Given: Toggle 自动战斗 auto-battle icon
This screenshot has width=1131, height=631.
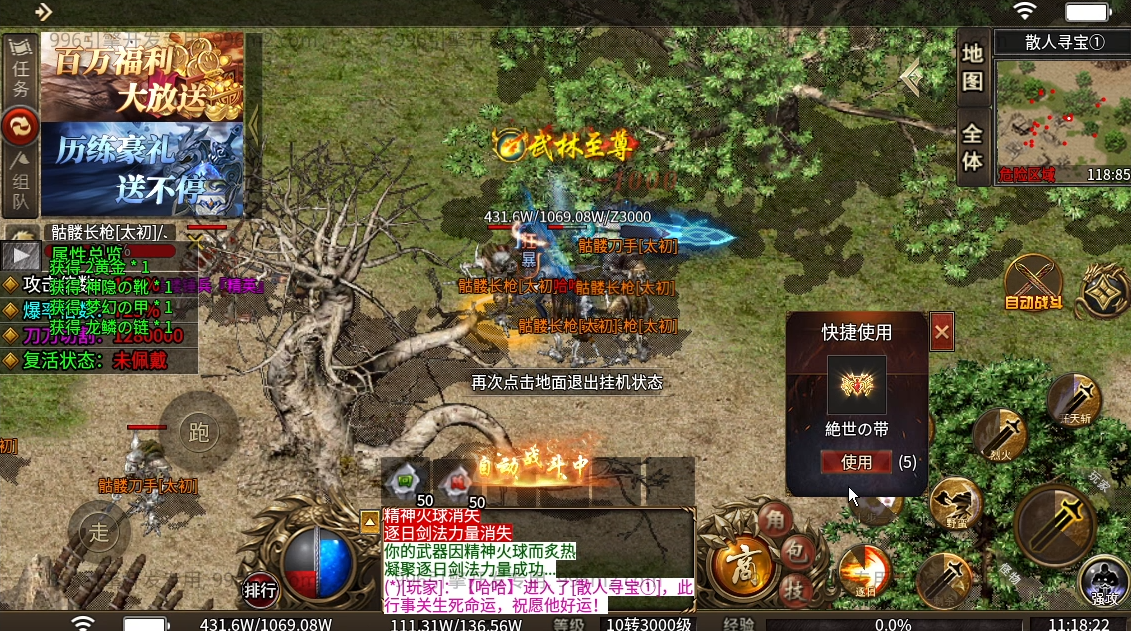Looking at the screenshot, I should click(x=1033, y=282).
